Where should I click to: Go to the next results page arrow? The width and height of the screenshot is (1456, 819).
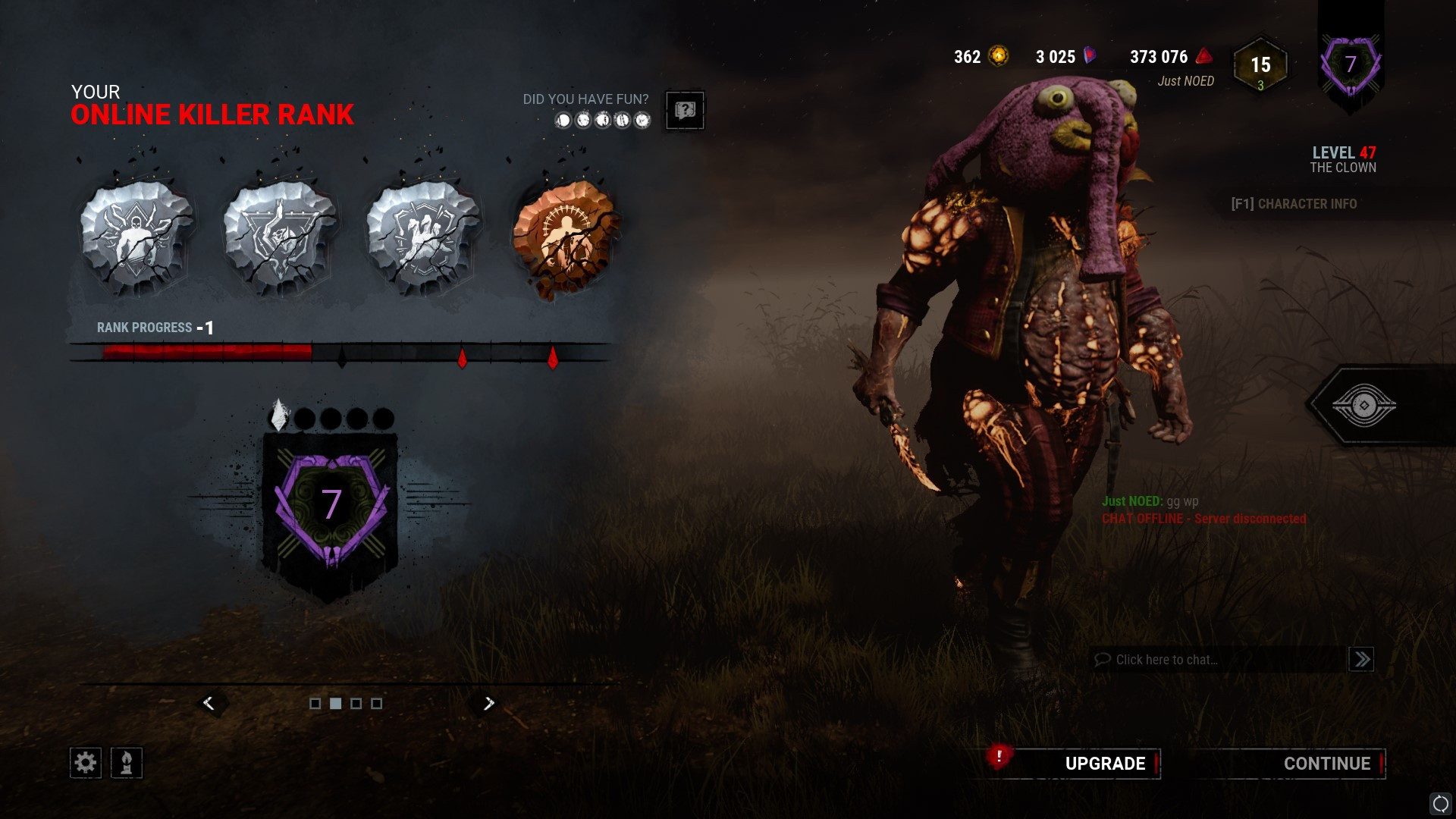click(489, 704)
